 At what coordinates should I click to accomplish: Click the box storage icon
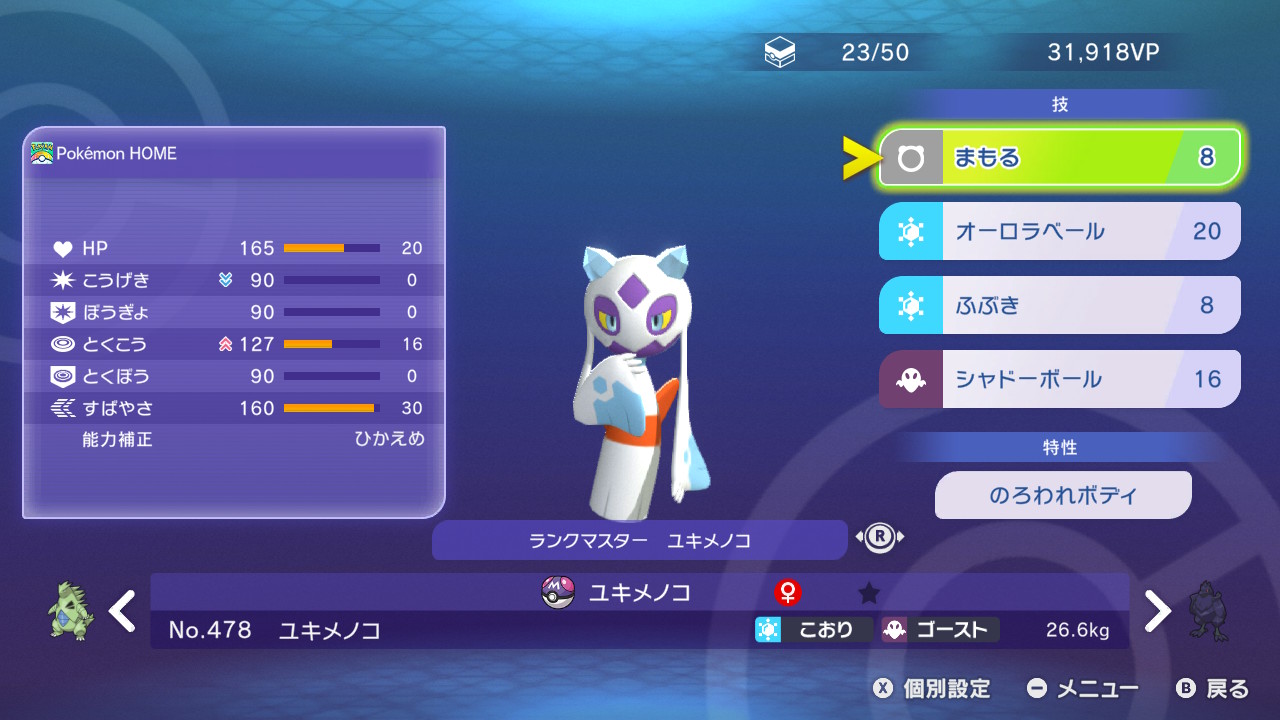click(x=780, y=54)
